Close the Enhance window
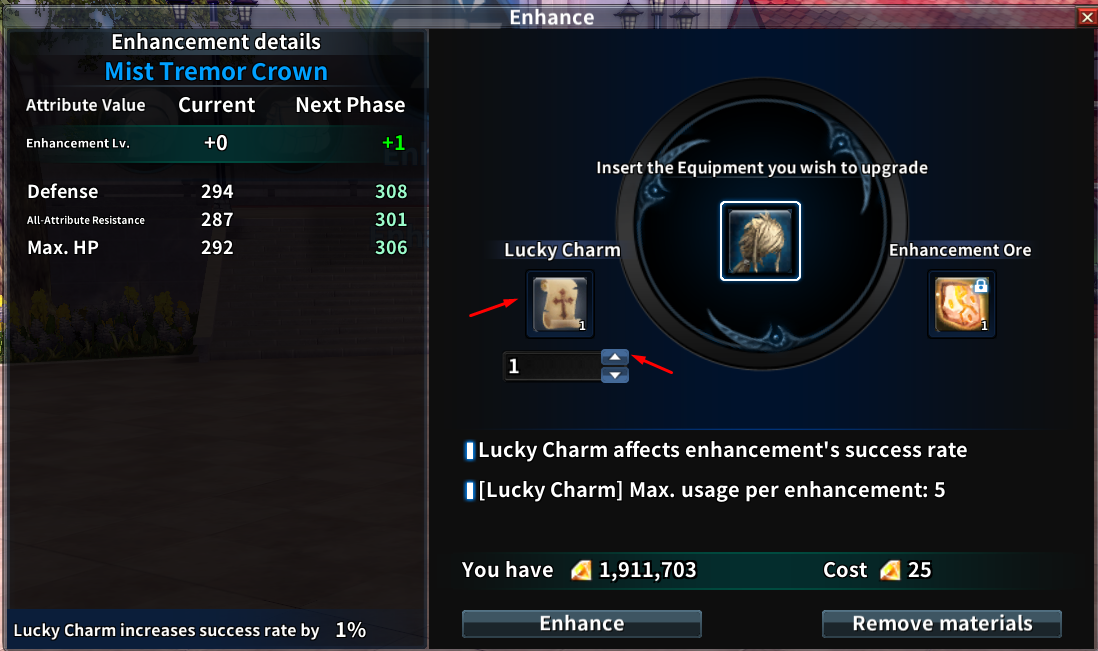Viewport: 1098px width, 651px height. click(x=1087, y=17)
